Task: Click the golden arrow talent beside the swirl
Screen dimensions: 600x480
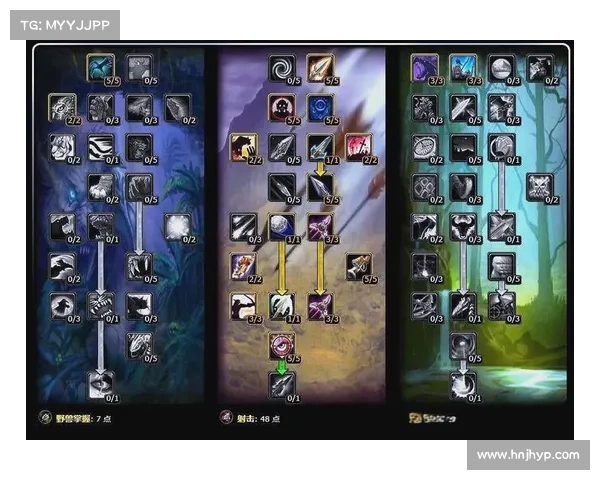Action: (320, 67)
